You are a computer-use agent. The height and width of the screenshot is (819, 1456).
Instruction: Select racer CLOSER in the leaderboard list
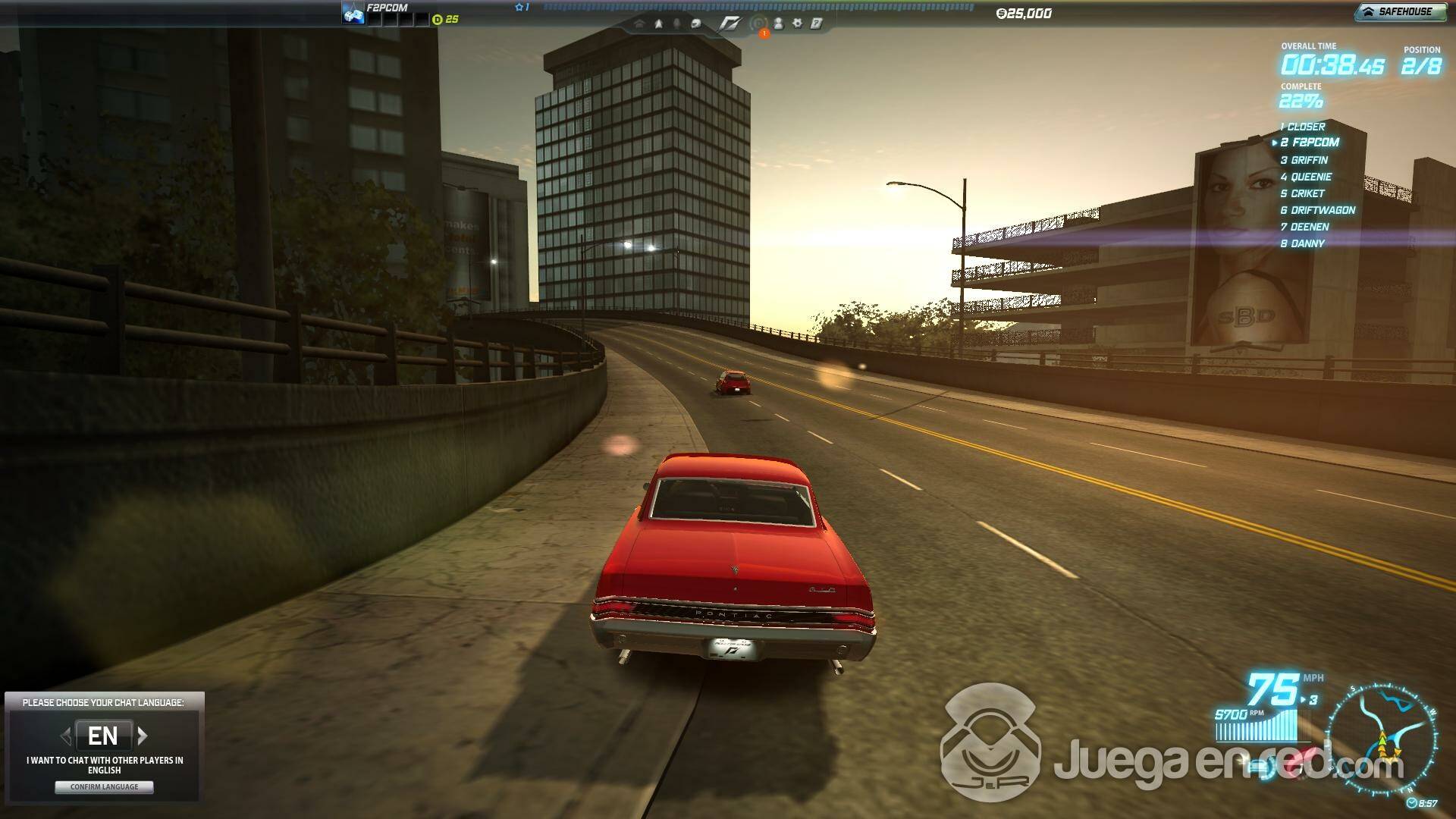tap(1305, 127)
